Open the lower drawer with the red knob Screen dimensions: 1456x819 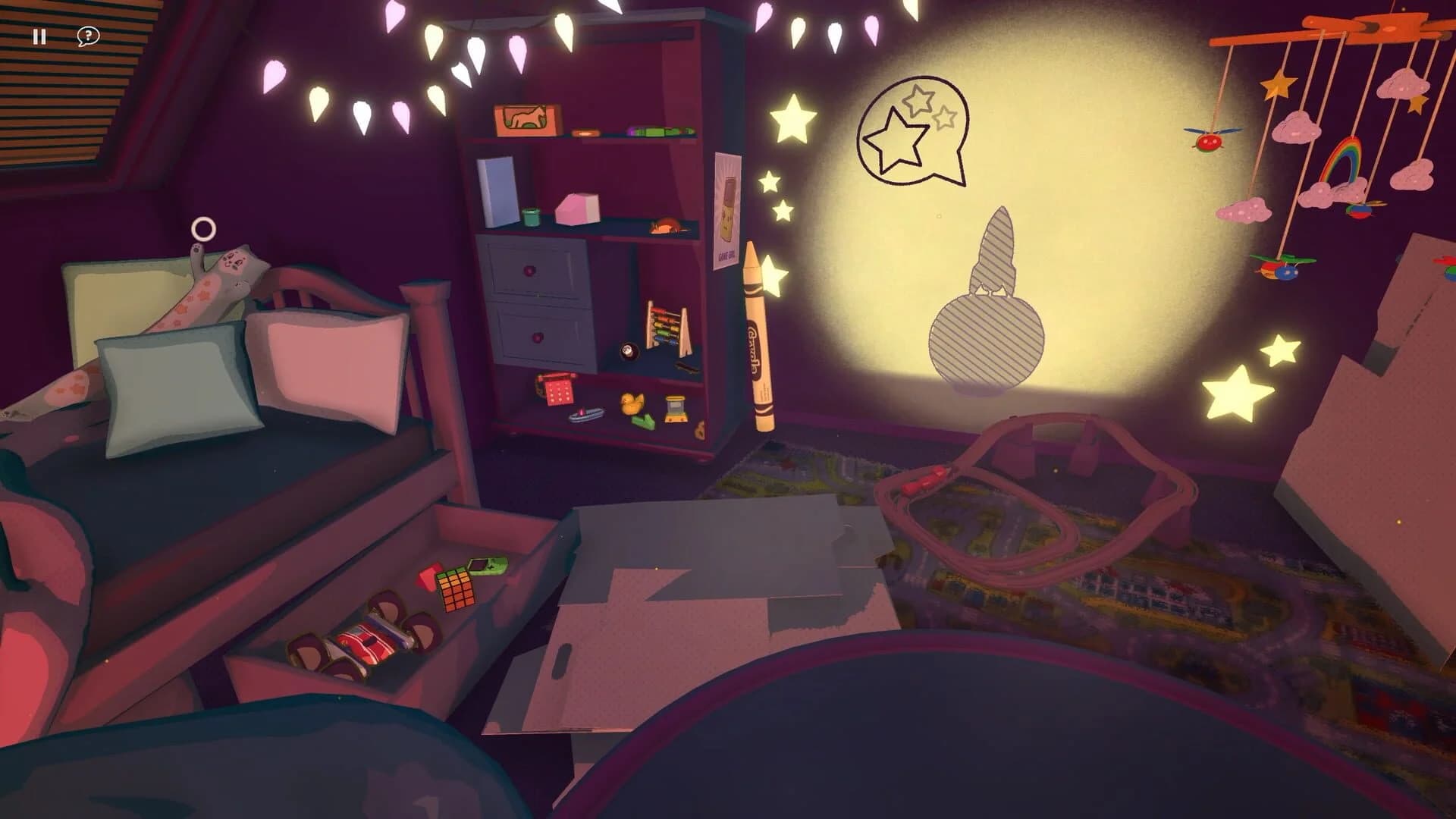coord(538,337)
